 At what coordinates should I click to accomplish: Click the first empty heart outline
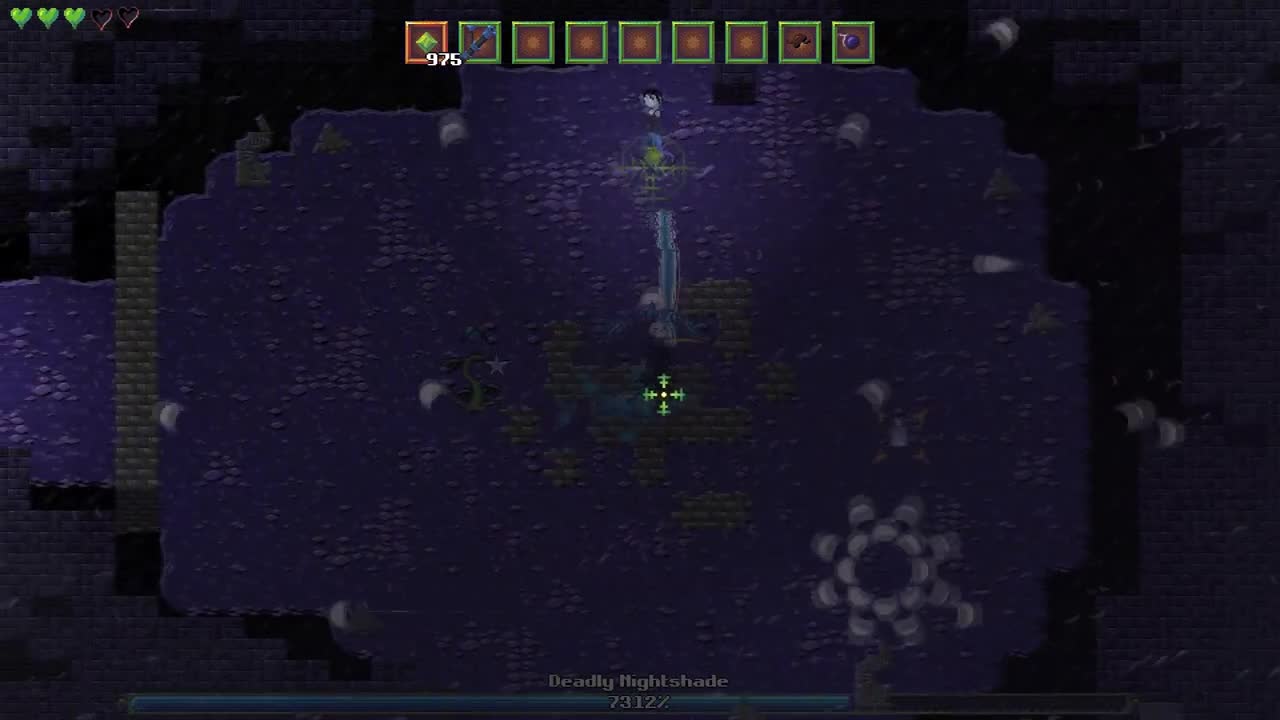pyautogui.click(x=102, y=17)
